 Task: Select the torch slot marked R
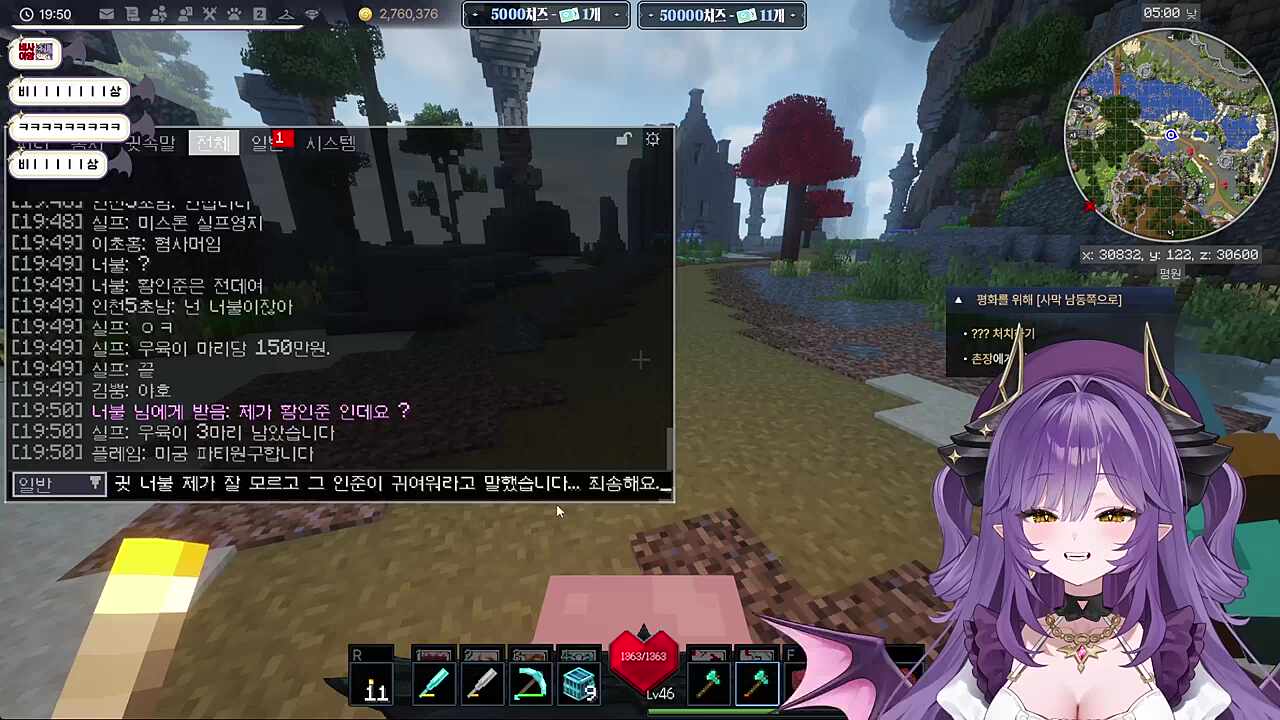point(376,683)
